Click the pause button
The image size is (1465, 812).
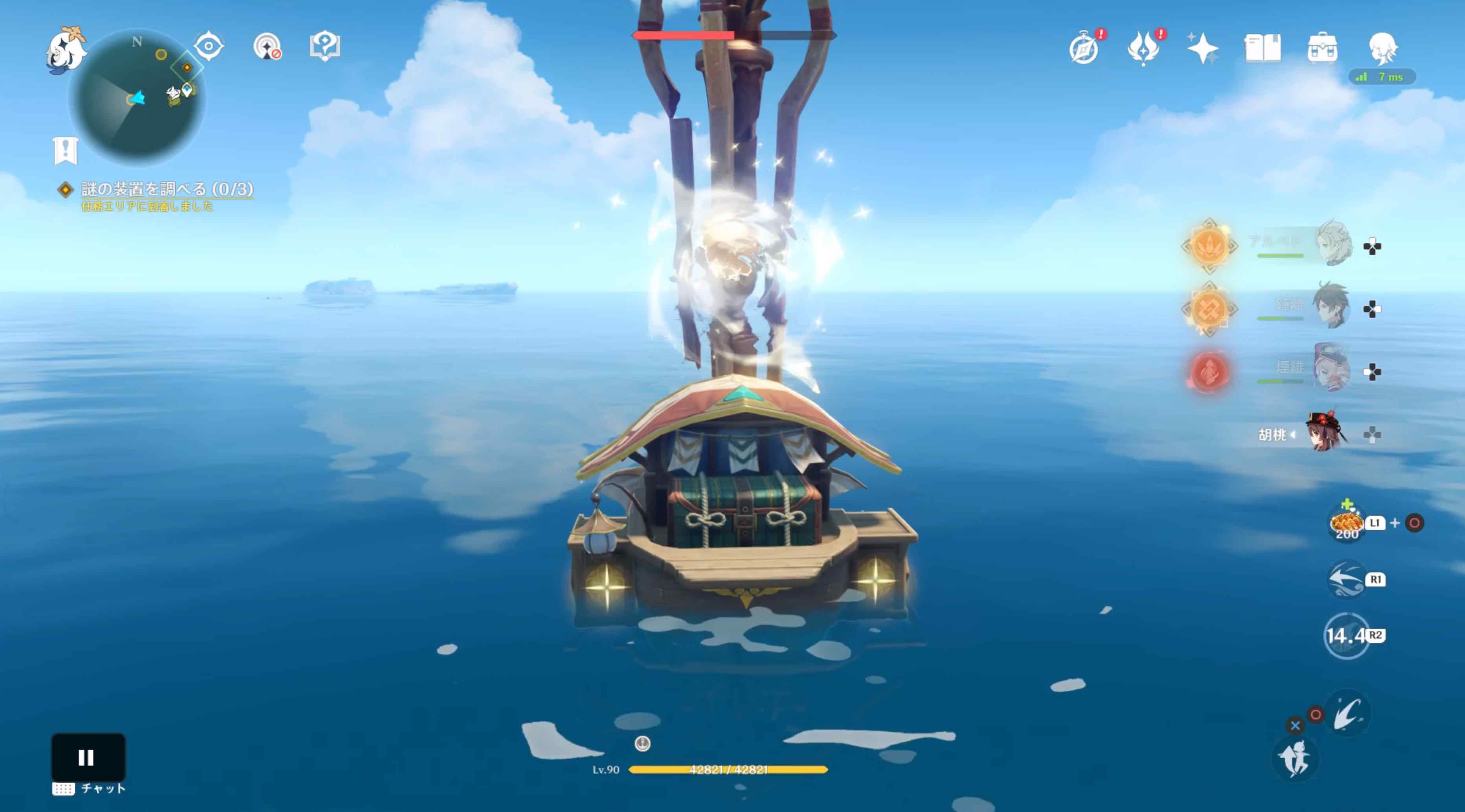[88, 757]
